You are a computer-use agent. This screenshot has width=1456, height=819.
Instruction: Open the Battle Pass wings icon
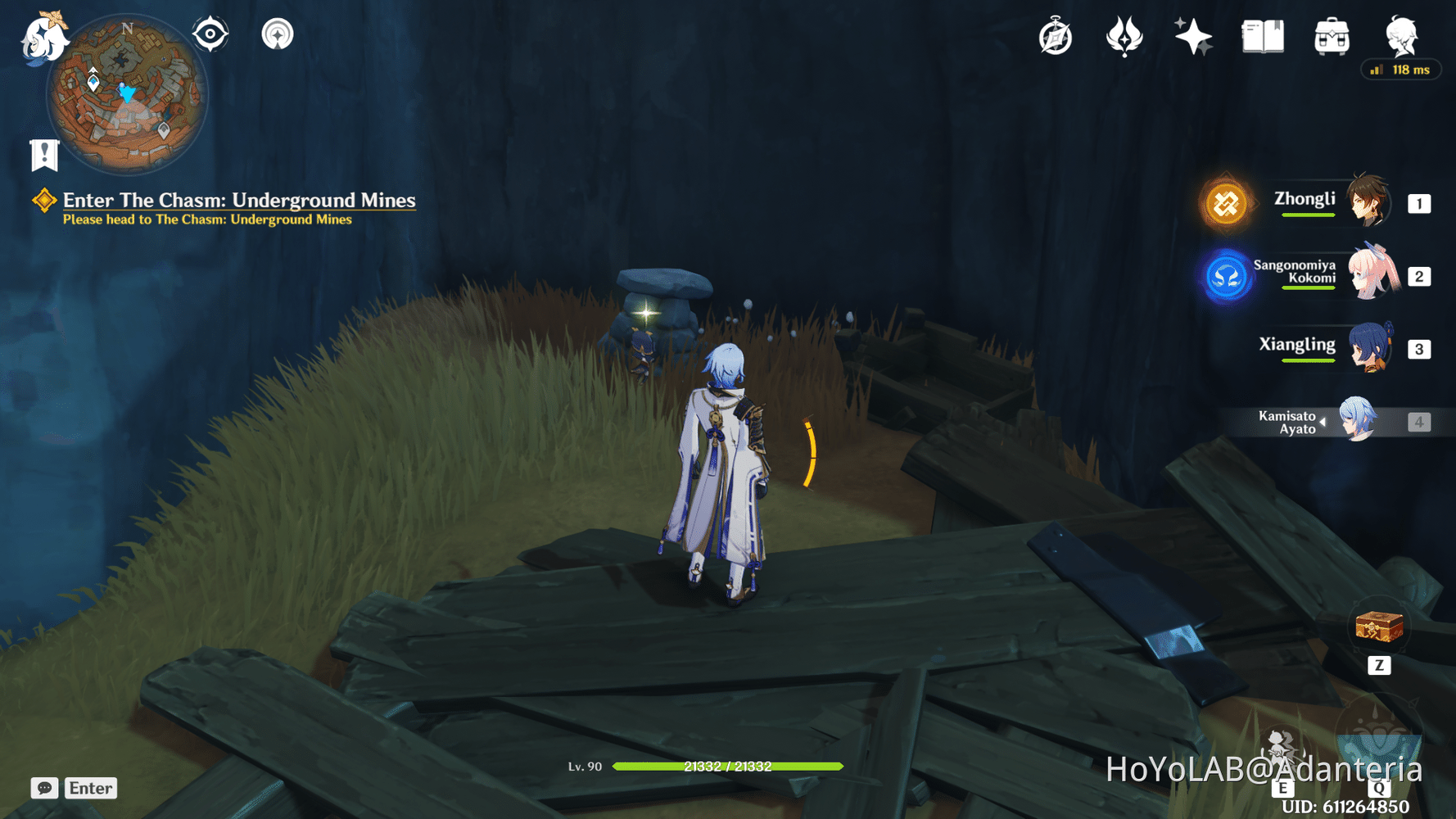1123,34
